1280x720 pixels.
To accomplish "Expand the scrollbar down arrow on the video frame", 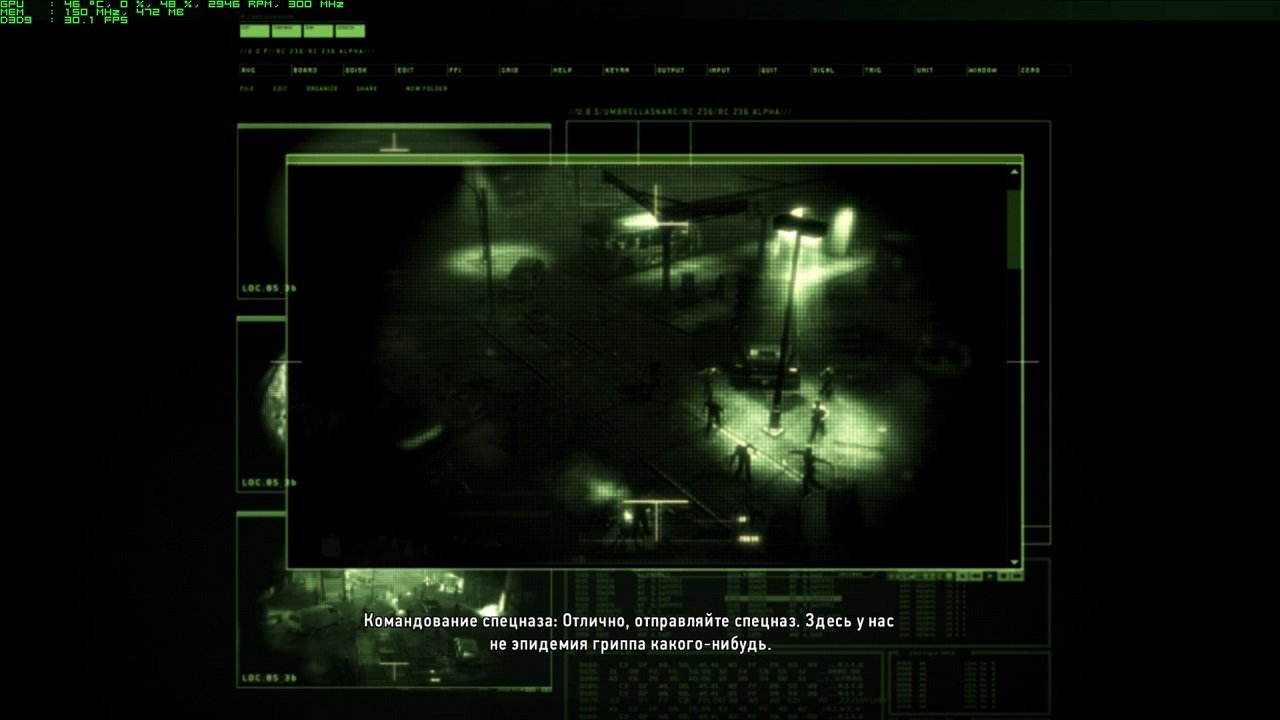I will pyautogui.click(x=1013, y=560).
